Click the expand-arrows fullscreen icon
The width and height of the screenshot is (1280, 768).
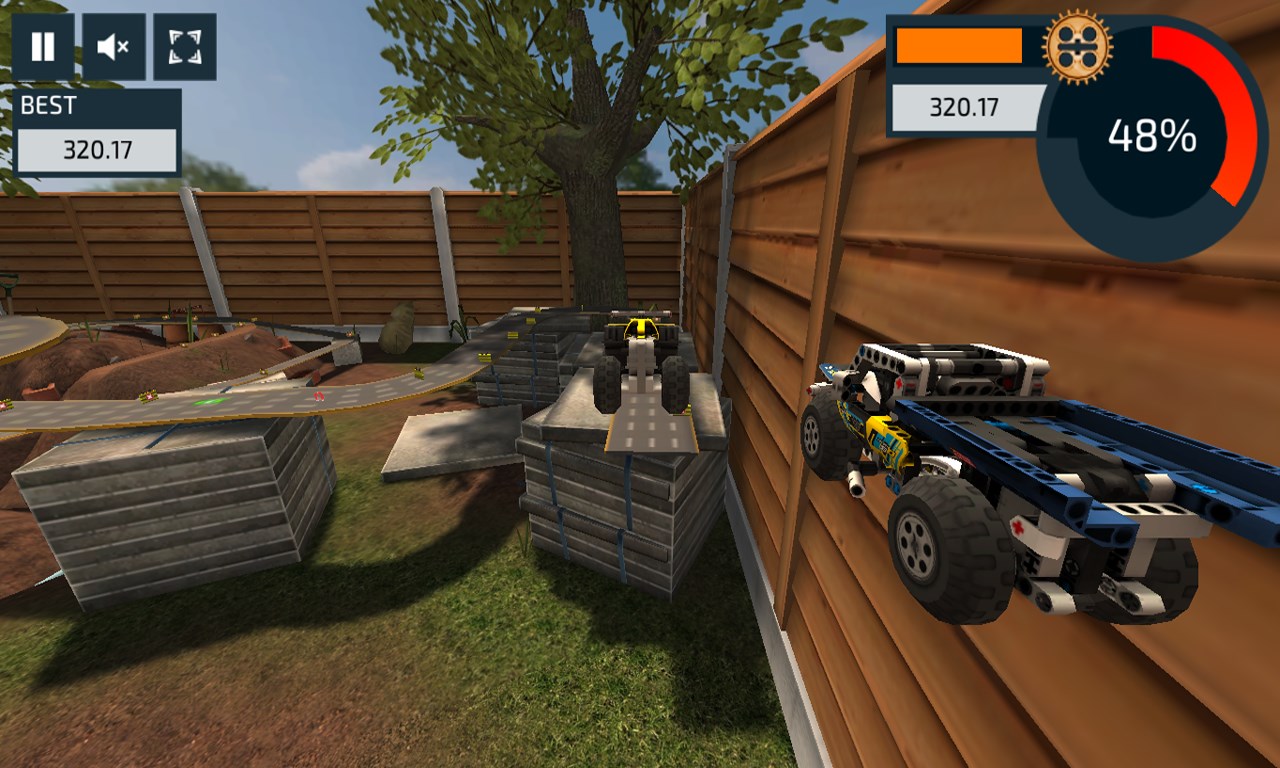(184, 46)
